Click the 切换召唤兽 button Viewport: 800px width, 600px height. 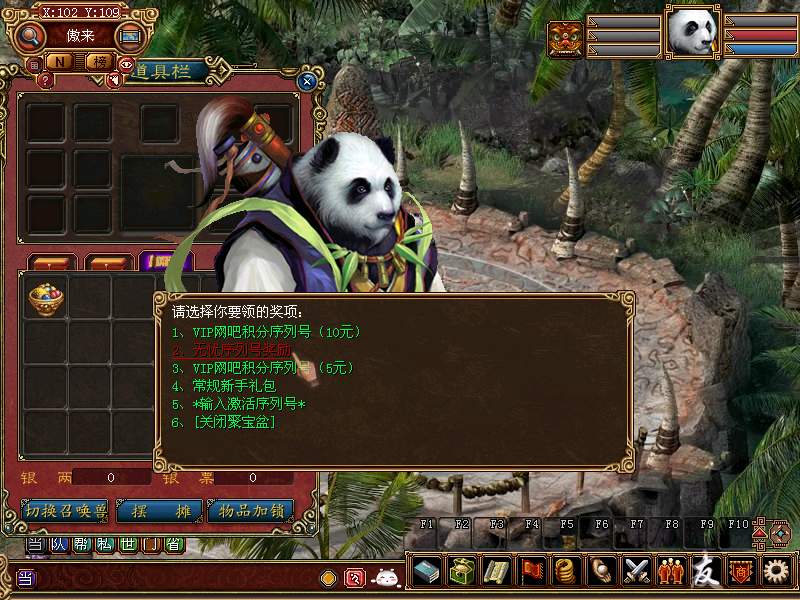65,510
